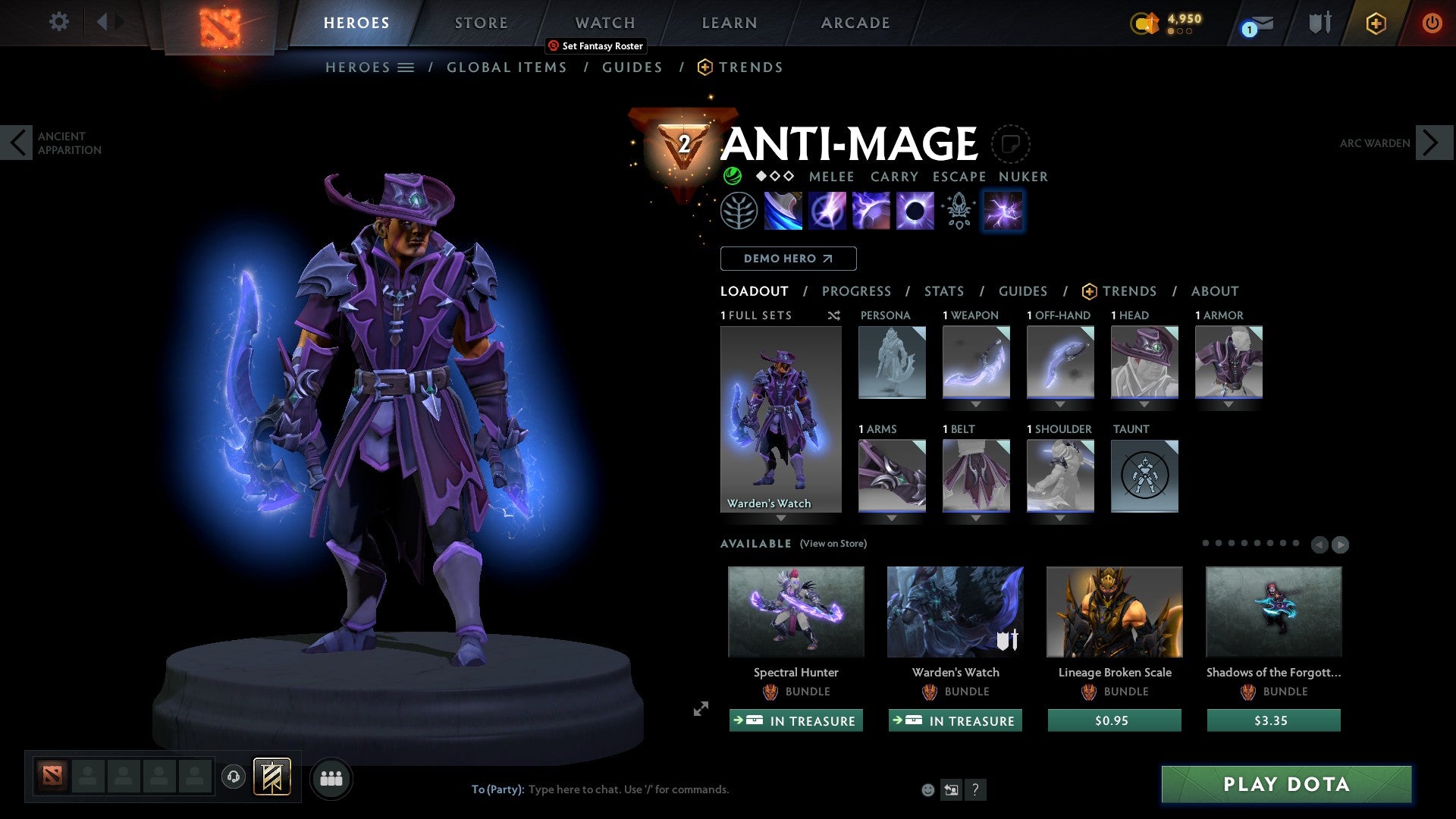Expand the Weapon slot down arrow
Viewport: 1456px width, 819px height.
coord(976,404)
